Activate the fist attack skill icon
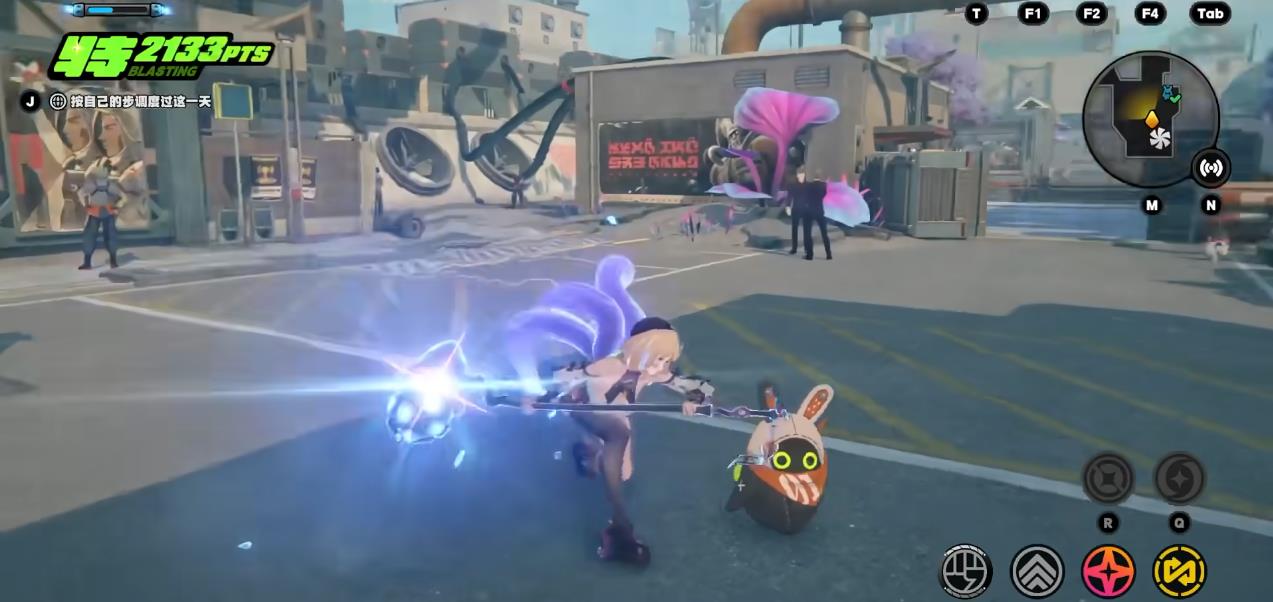 tap(965, 571)
